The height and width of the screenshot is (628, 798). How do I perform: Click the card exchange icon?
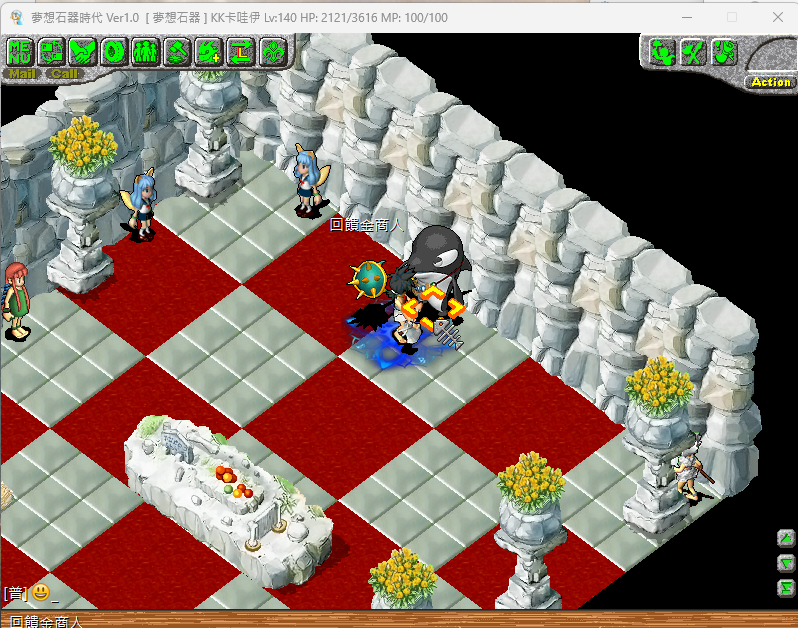click(x=51, y=51)
